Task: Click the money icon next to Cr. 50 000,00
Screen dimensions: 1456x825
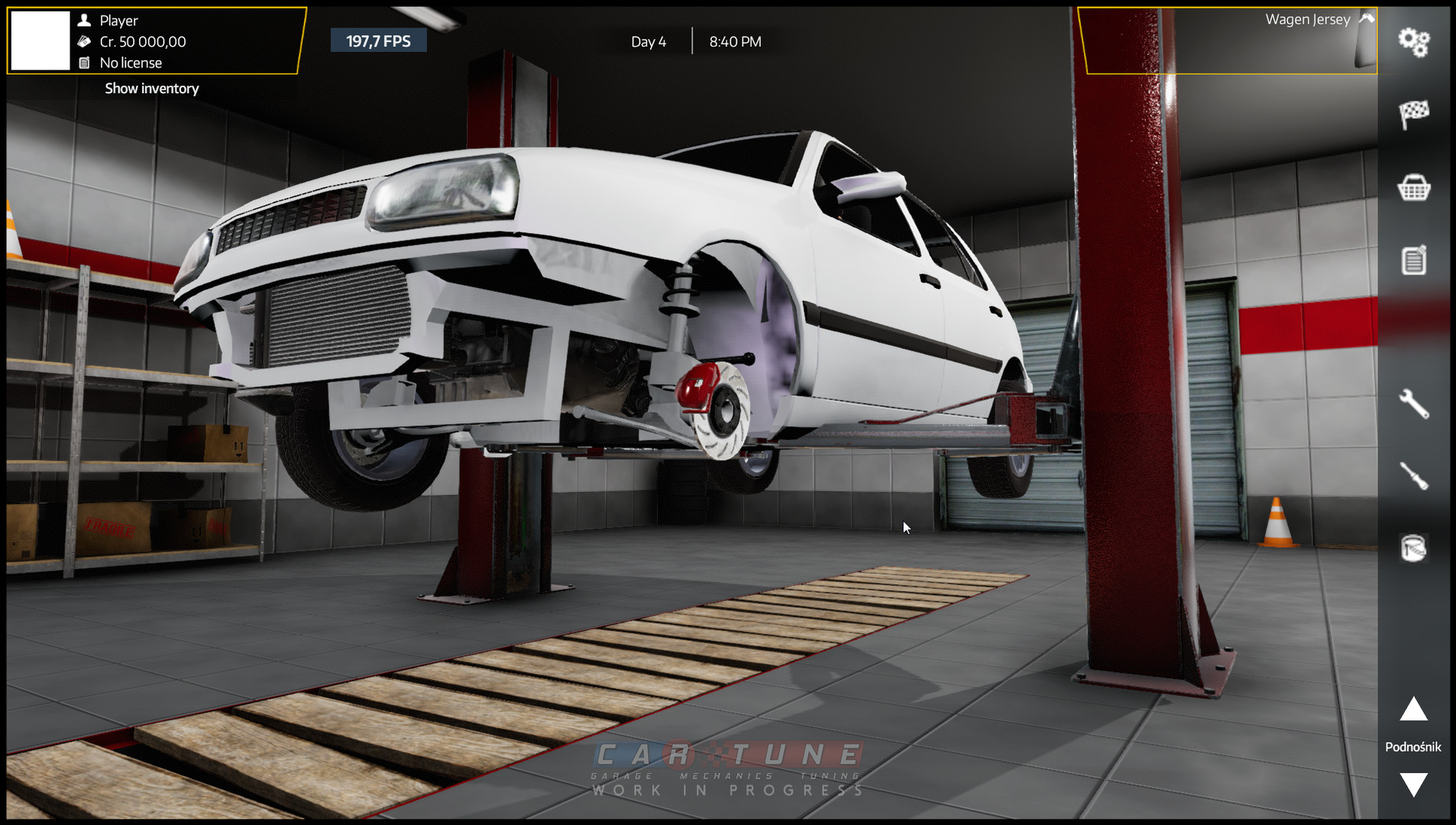Action: pyautogui.click(x=84, y=42)
